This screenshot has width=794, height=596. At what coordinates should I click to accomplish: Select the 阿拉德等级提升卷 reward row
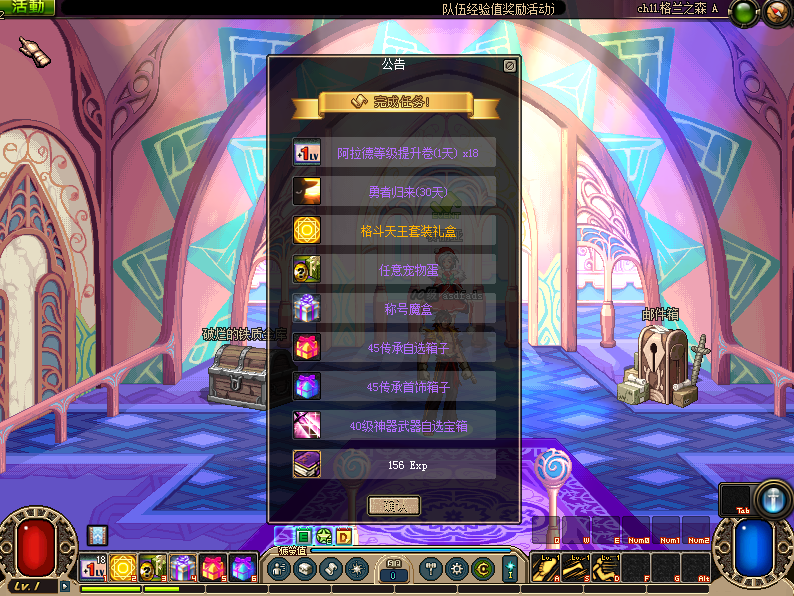[394, 152]
